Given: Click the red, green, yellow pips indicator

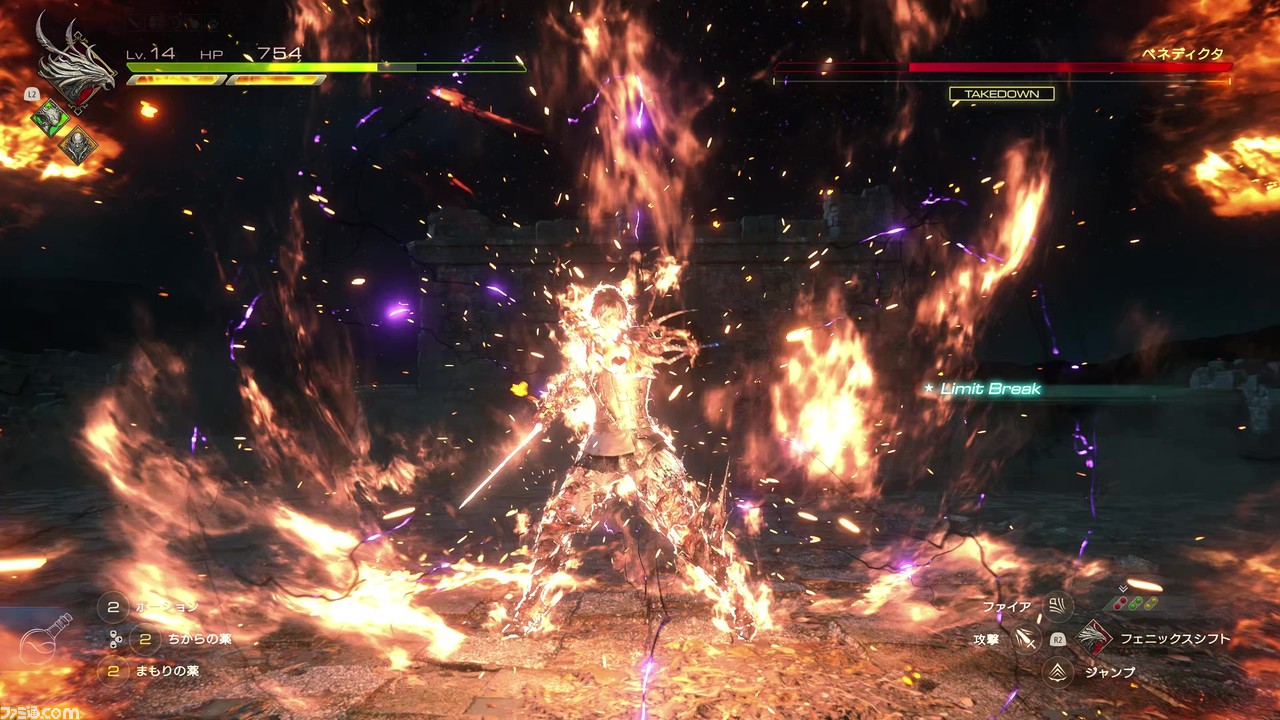Looking at the screenshot, I should pyautogui.click(x=1137, y=603).
